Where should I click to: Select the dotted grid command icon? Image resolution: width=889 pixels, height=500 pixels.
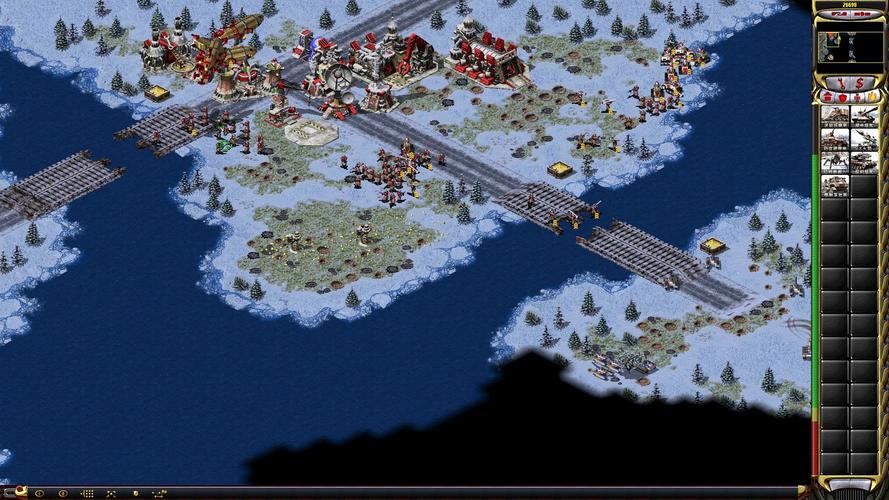(x=87, y=493)
